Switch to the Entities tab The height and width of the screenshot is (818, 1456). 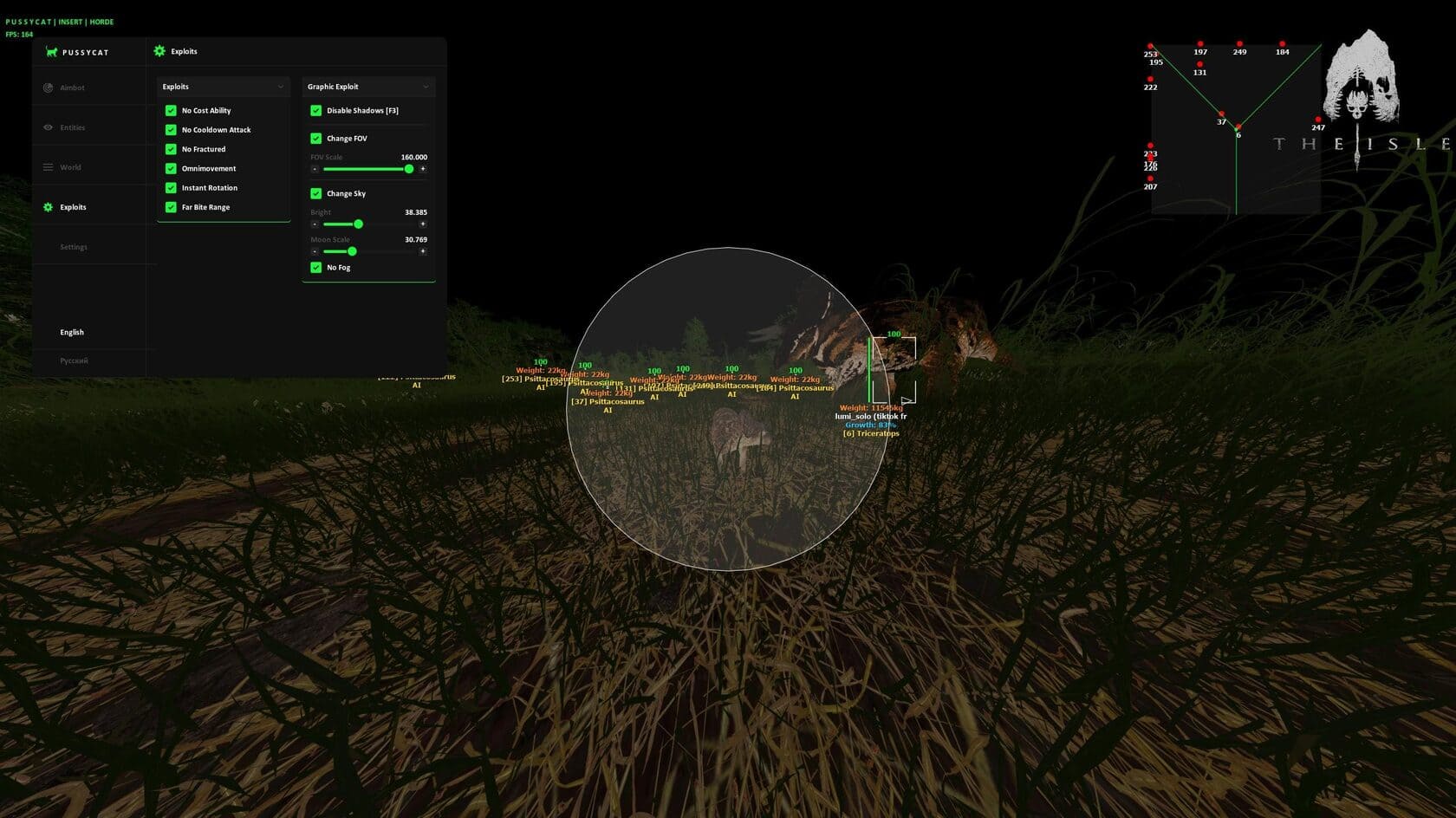point(72,127)
